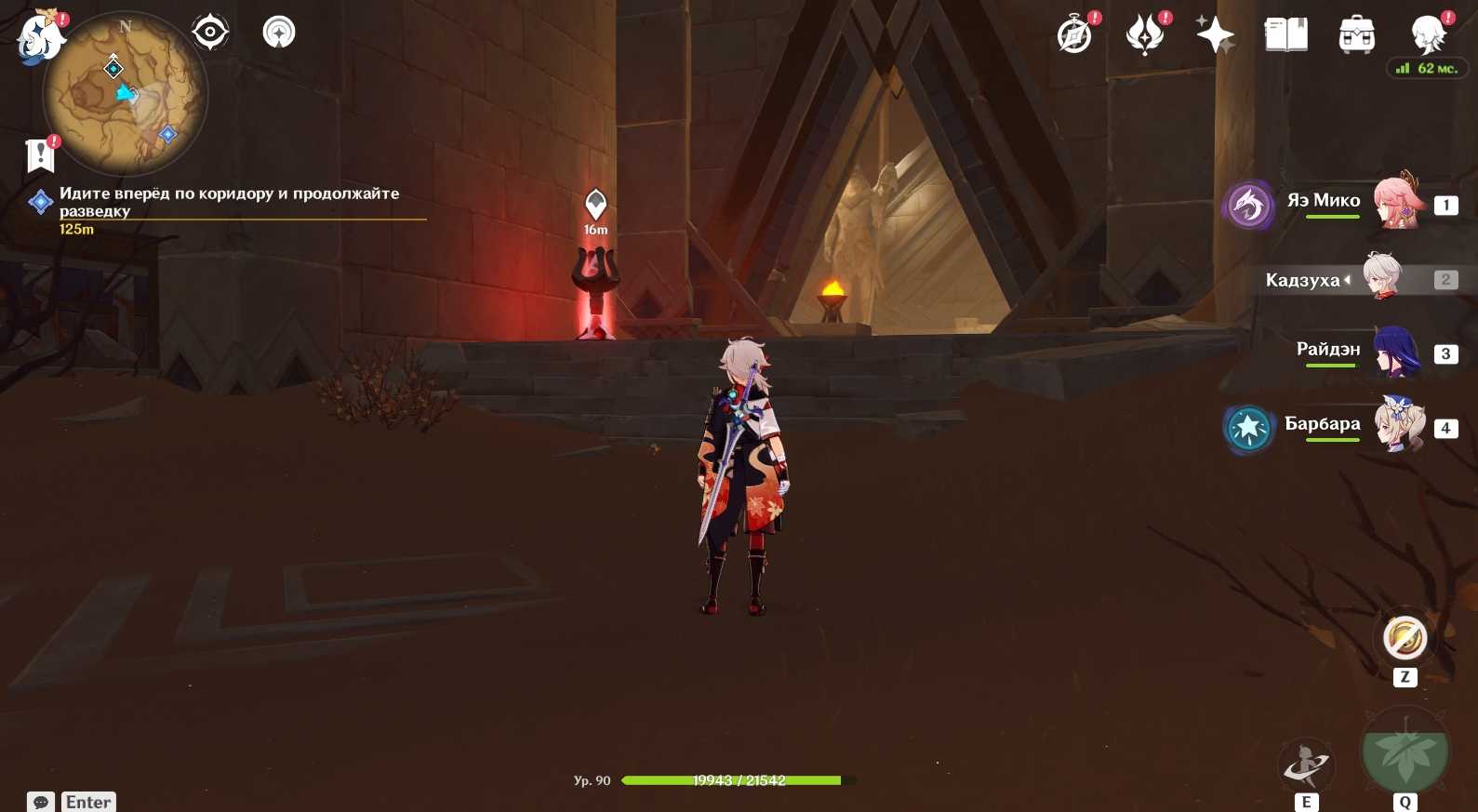Open the Wish star icon
1478x812 pixels.
tap(1215, 35)
